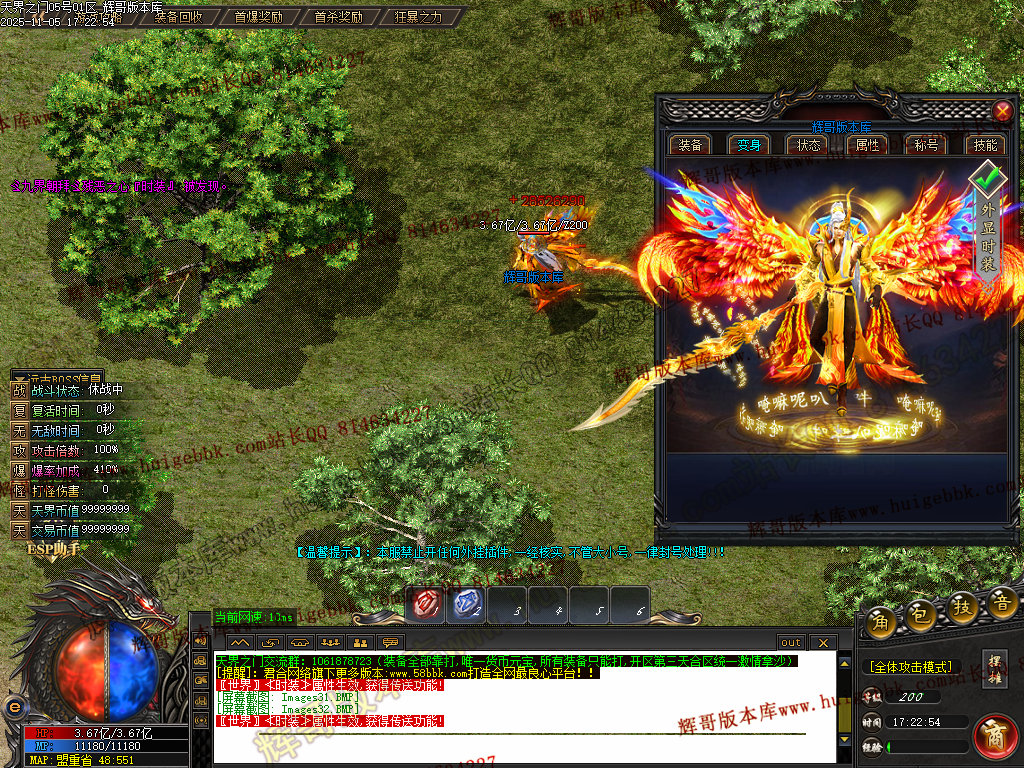The height and width of the screenshot is (768, 1024).
Task: Use the blue crystal in hotbar slot 2
Action: 467,605
